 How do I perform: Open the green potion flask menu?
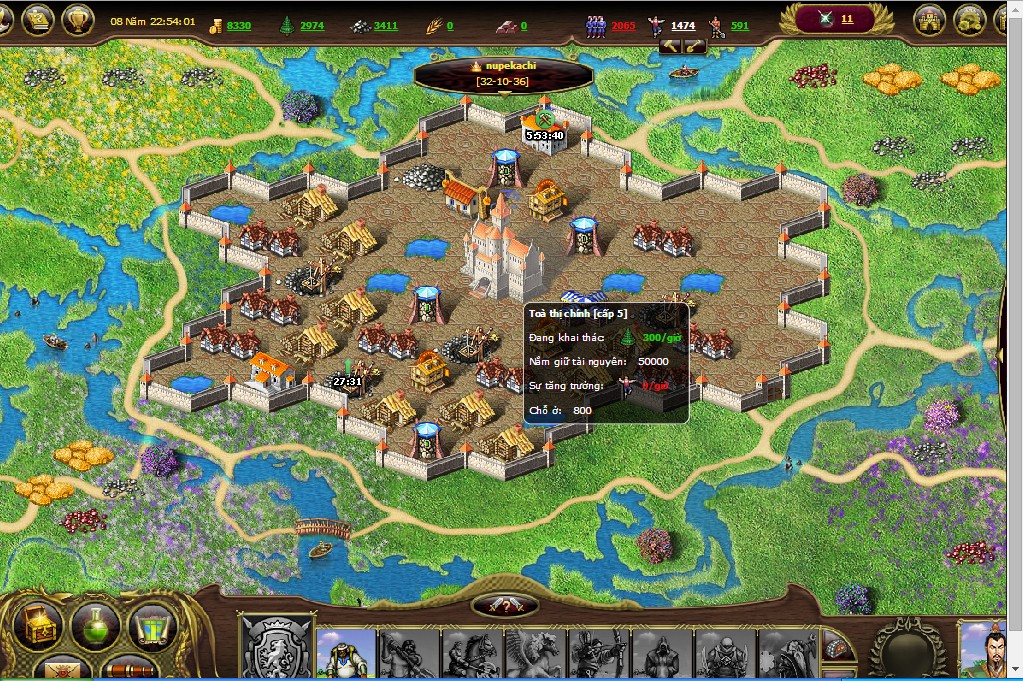coord(95,625)
